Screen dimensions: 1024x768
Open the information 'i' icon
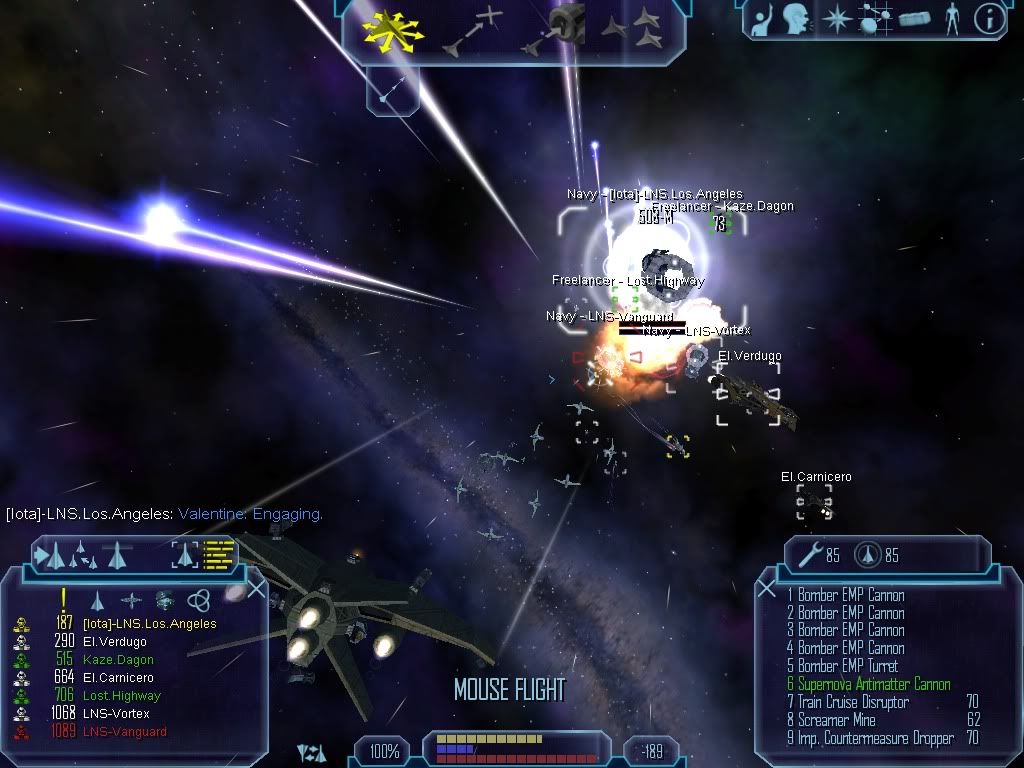pos(988,20)
